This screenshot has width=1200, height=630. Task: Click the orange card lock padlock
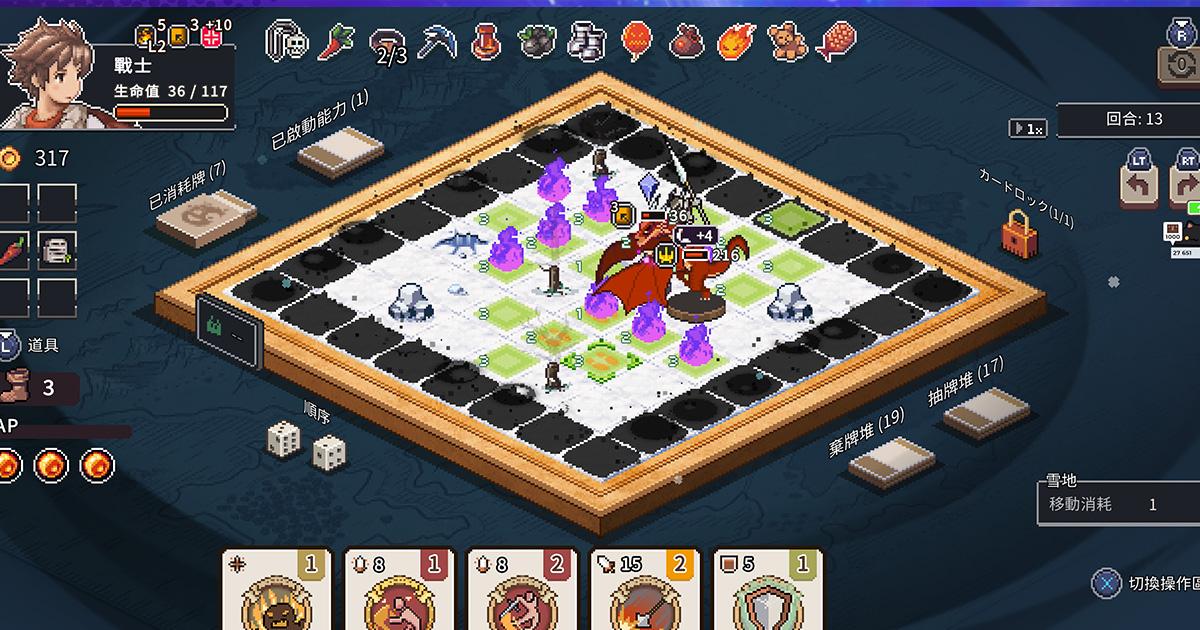pos(1018,236)
